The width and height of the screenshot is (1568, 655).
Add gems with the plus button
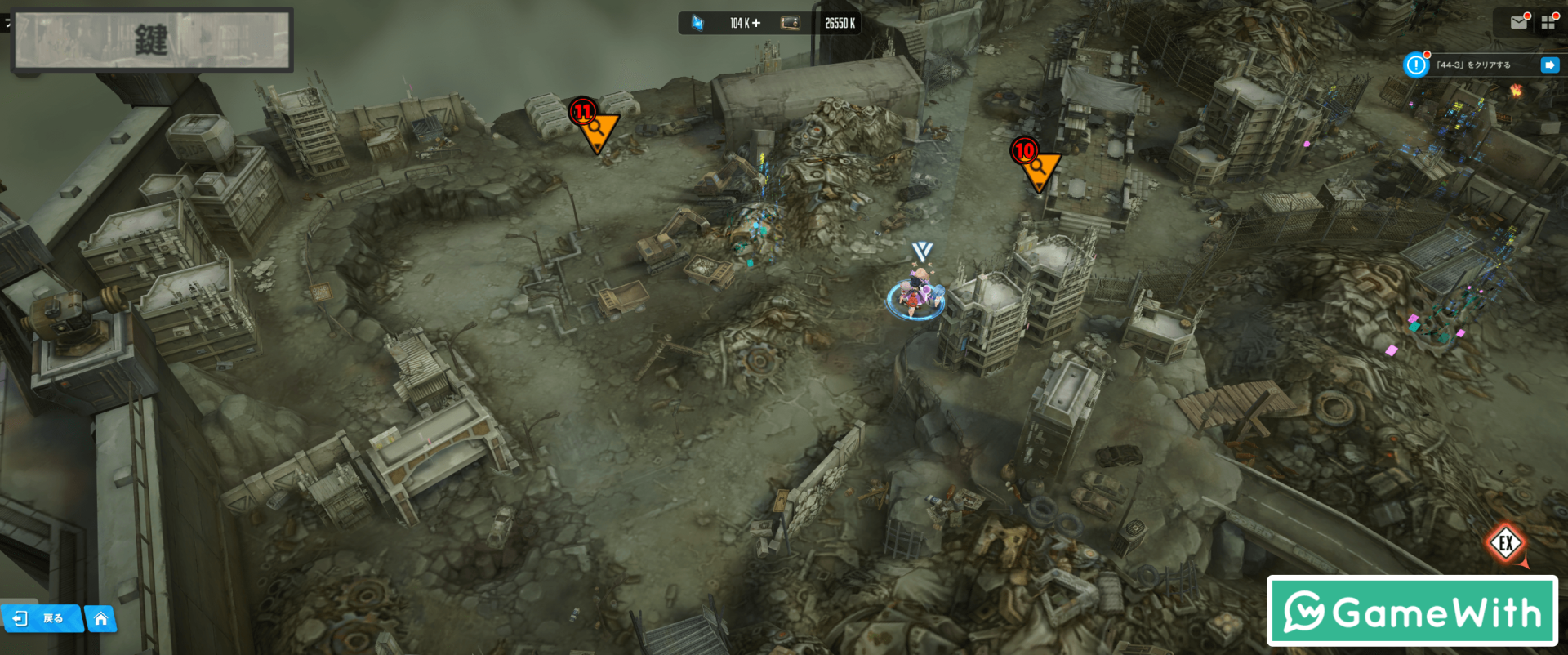pyautogui.click(x=756, y=23)
